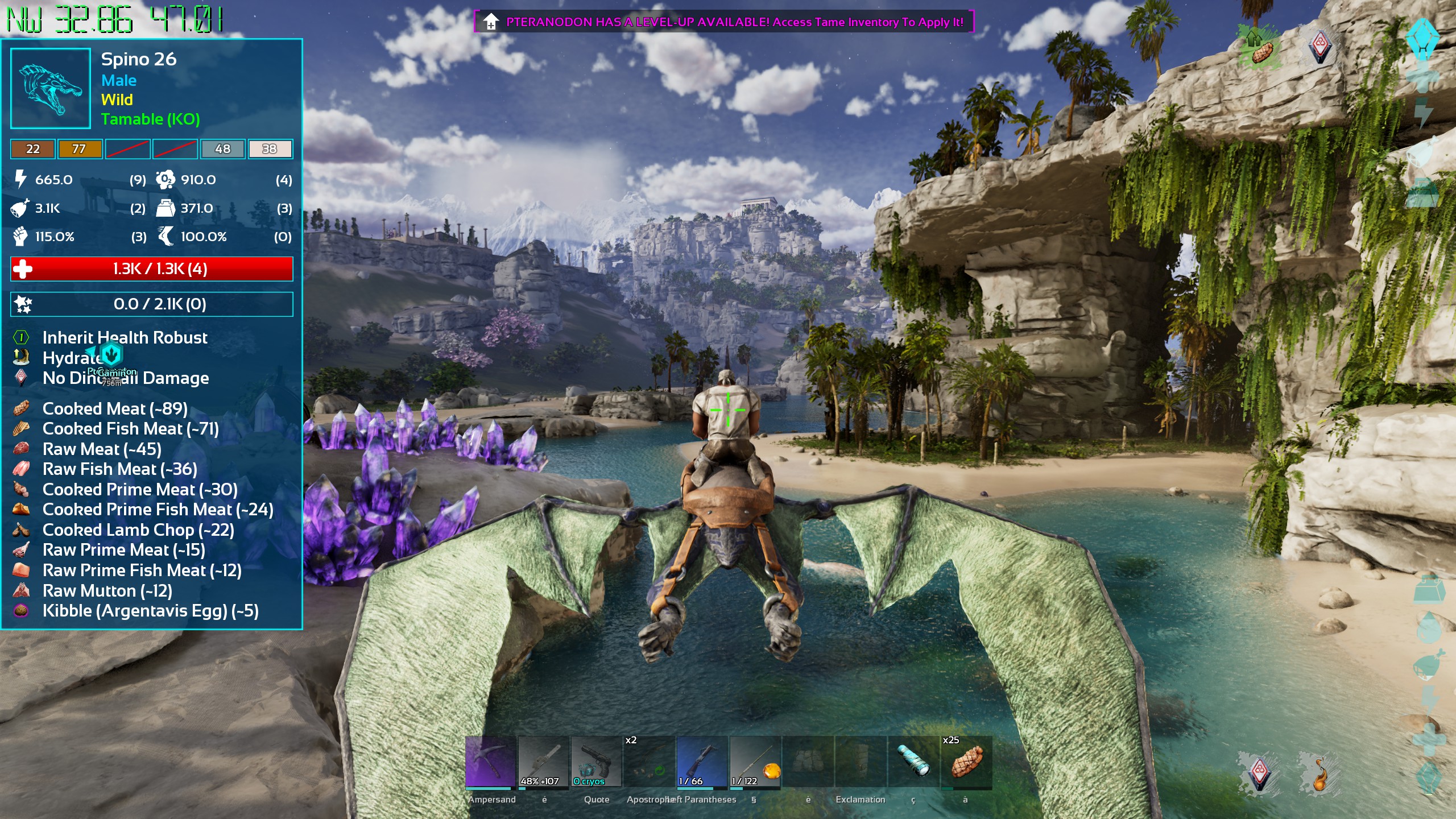Select the rifle slot showing 1/122 ammo
The width and height of the screenshot is (1456, 819).
click(755, 762)
